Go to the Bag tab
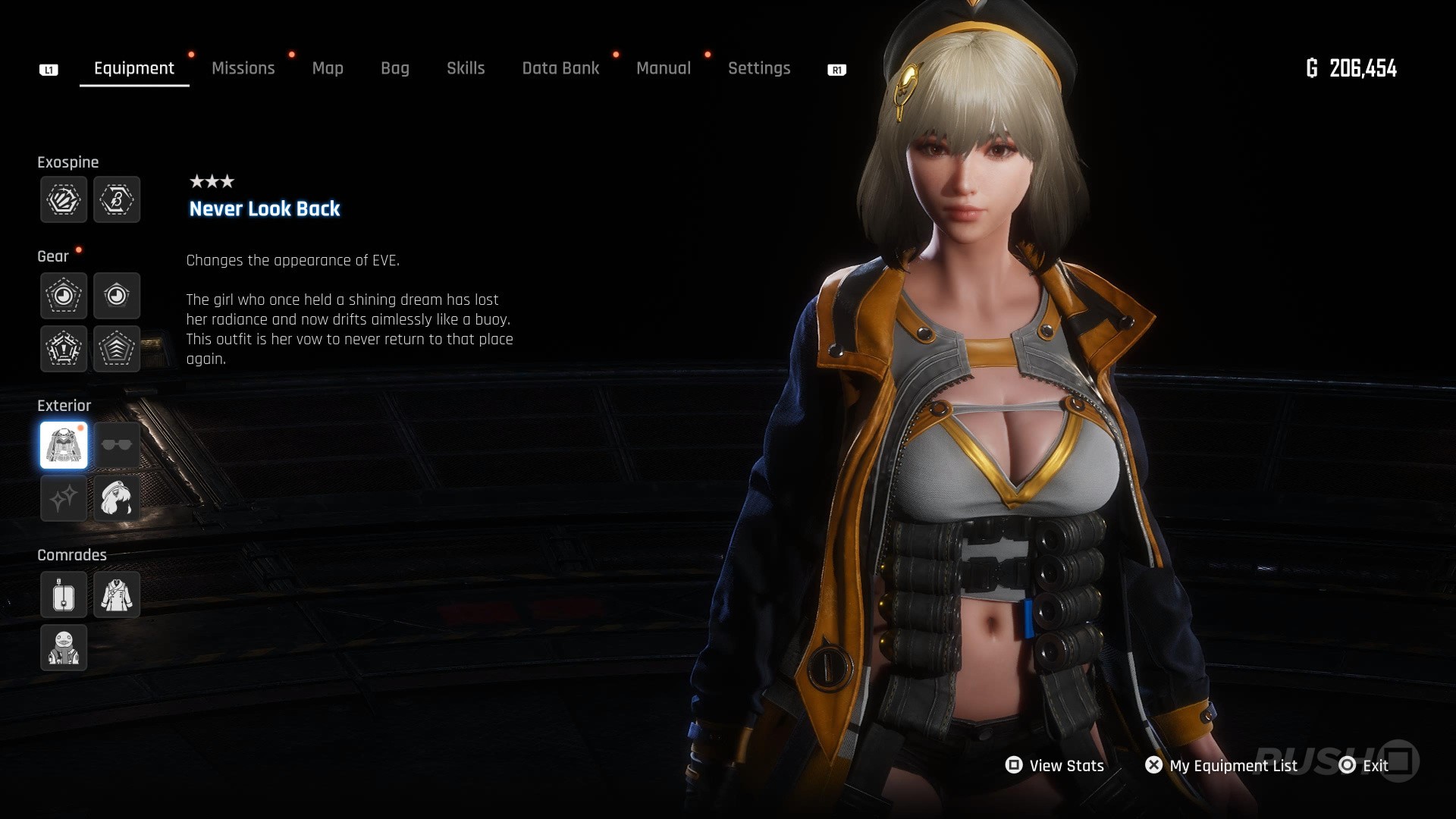1456x819 pixels. click(395, 68)
